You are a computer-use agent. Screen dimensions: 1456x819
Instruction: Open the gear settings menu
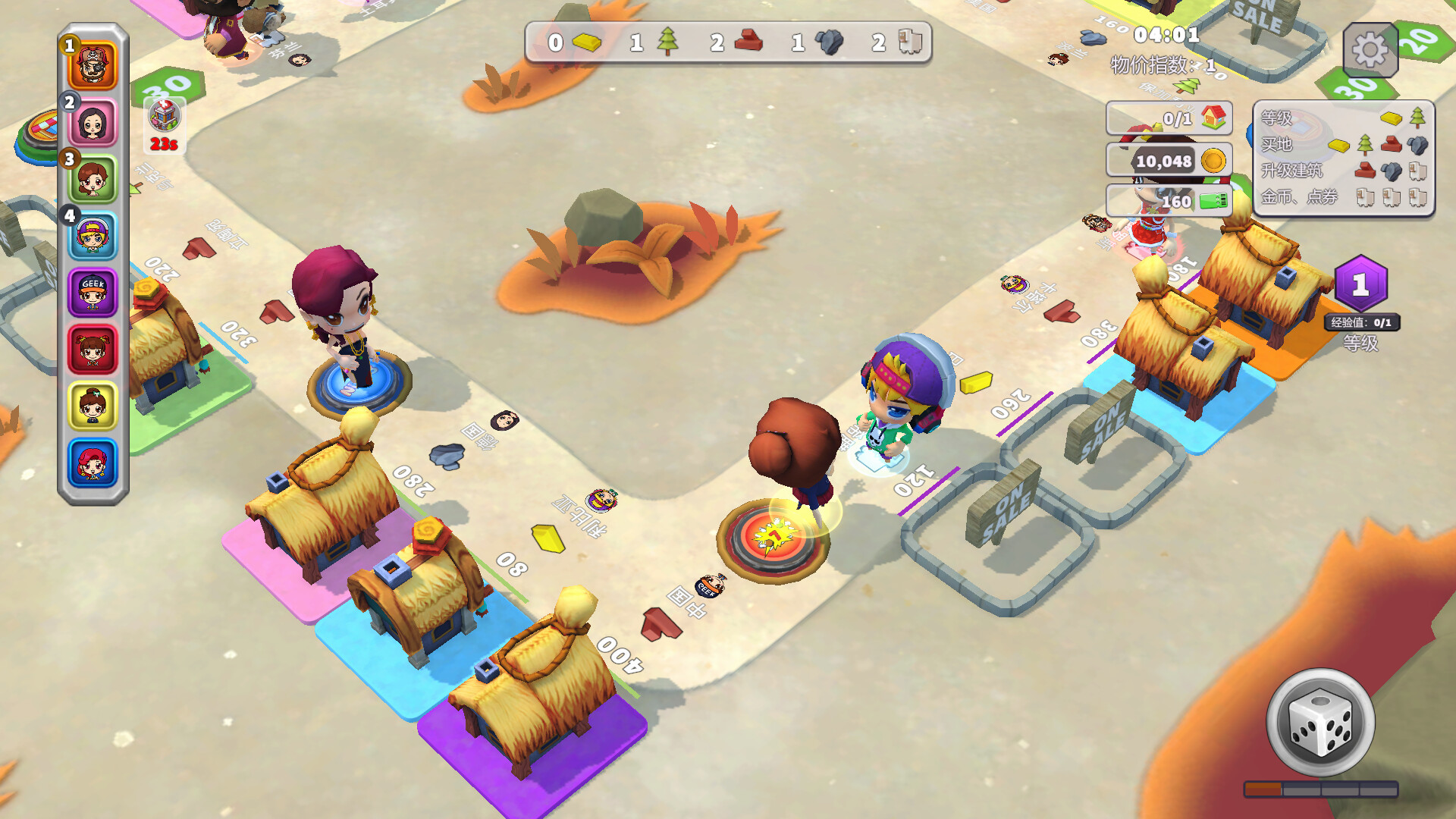pos(1370,51)
